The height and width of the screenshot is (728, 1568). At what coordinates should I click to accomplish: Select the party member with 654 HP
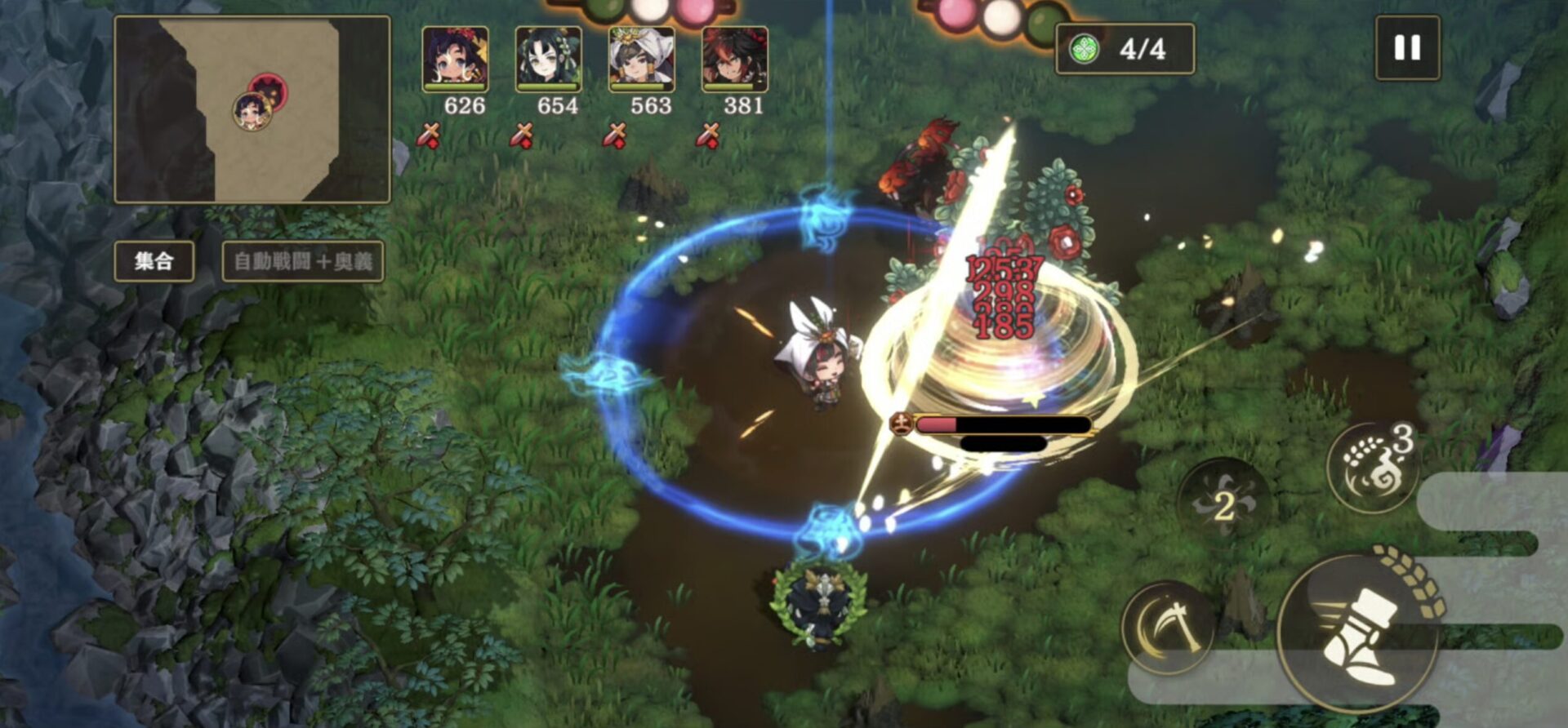click(548, 59)
